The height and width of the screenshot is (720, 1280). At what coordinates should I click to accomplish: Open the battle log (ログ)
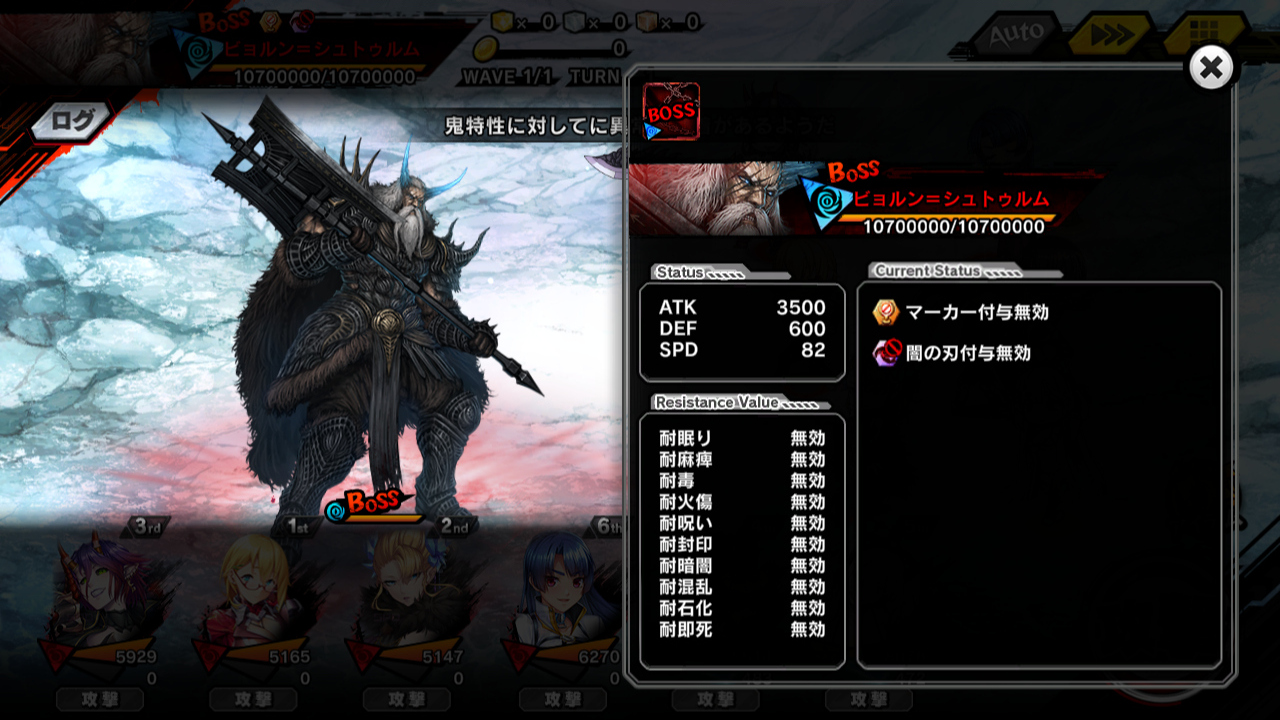point(70,122)
